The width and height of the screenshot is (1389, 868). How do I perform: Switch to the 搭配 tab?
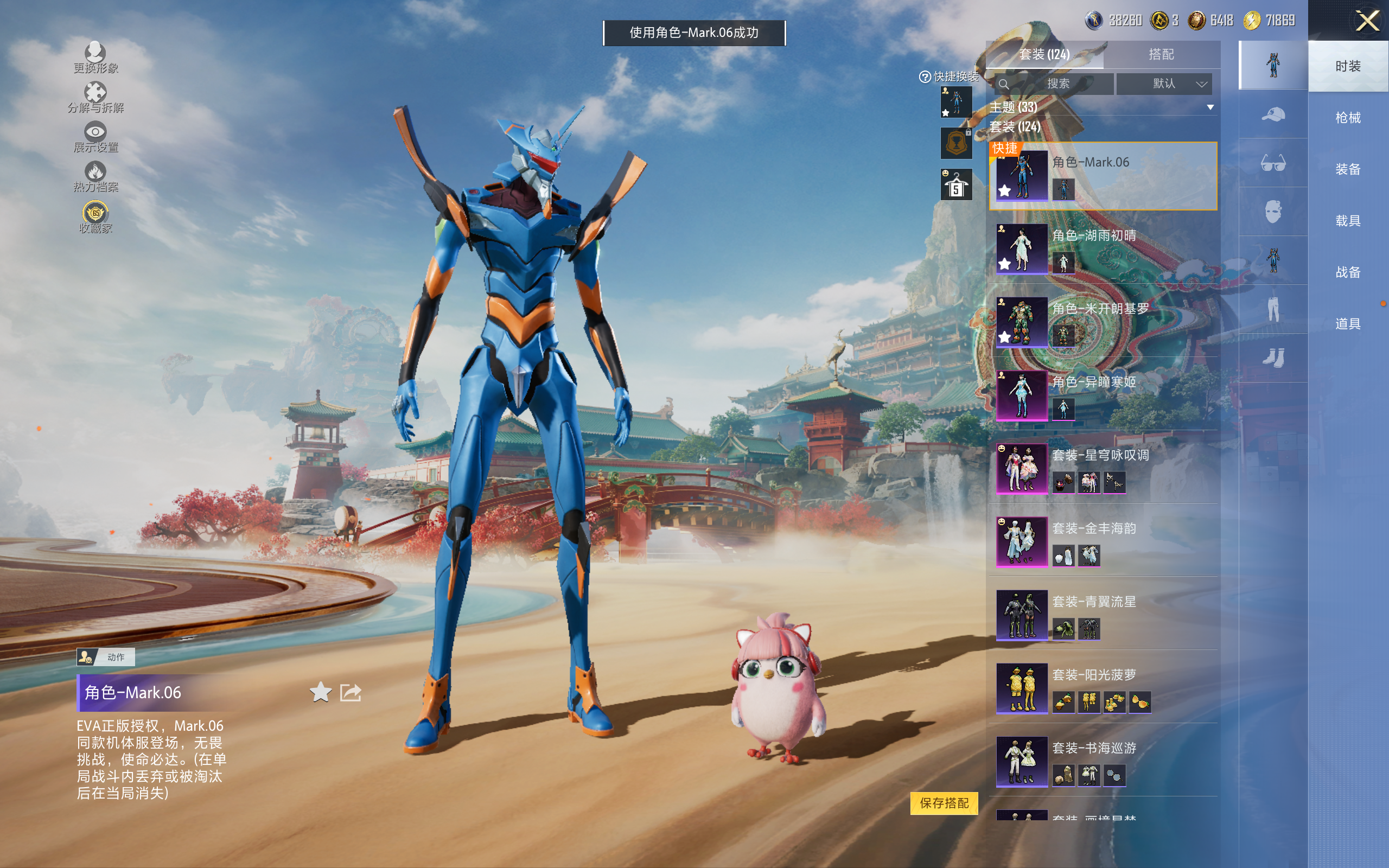click(x=1161, y=55)
